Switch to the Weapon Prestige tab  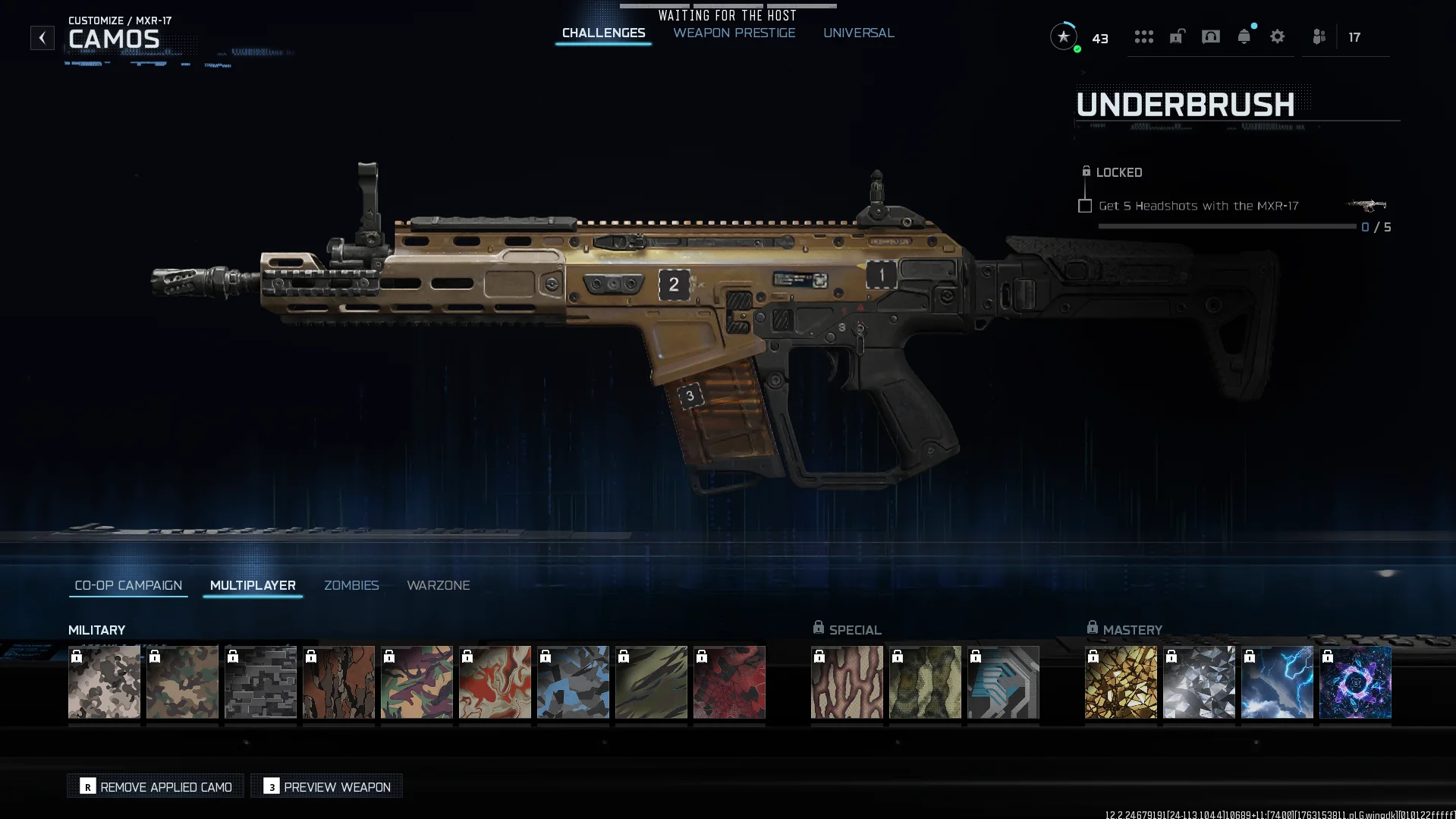pyautogui.click(x=734, y=33)
